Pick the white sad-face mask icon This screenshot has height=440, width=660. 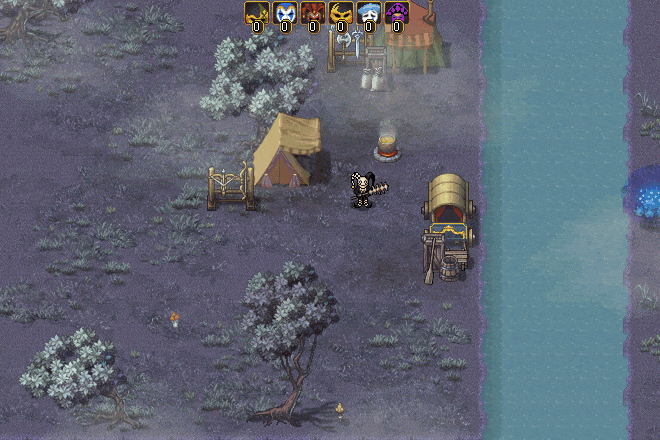(369, 13)
